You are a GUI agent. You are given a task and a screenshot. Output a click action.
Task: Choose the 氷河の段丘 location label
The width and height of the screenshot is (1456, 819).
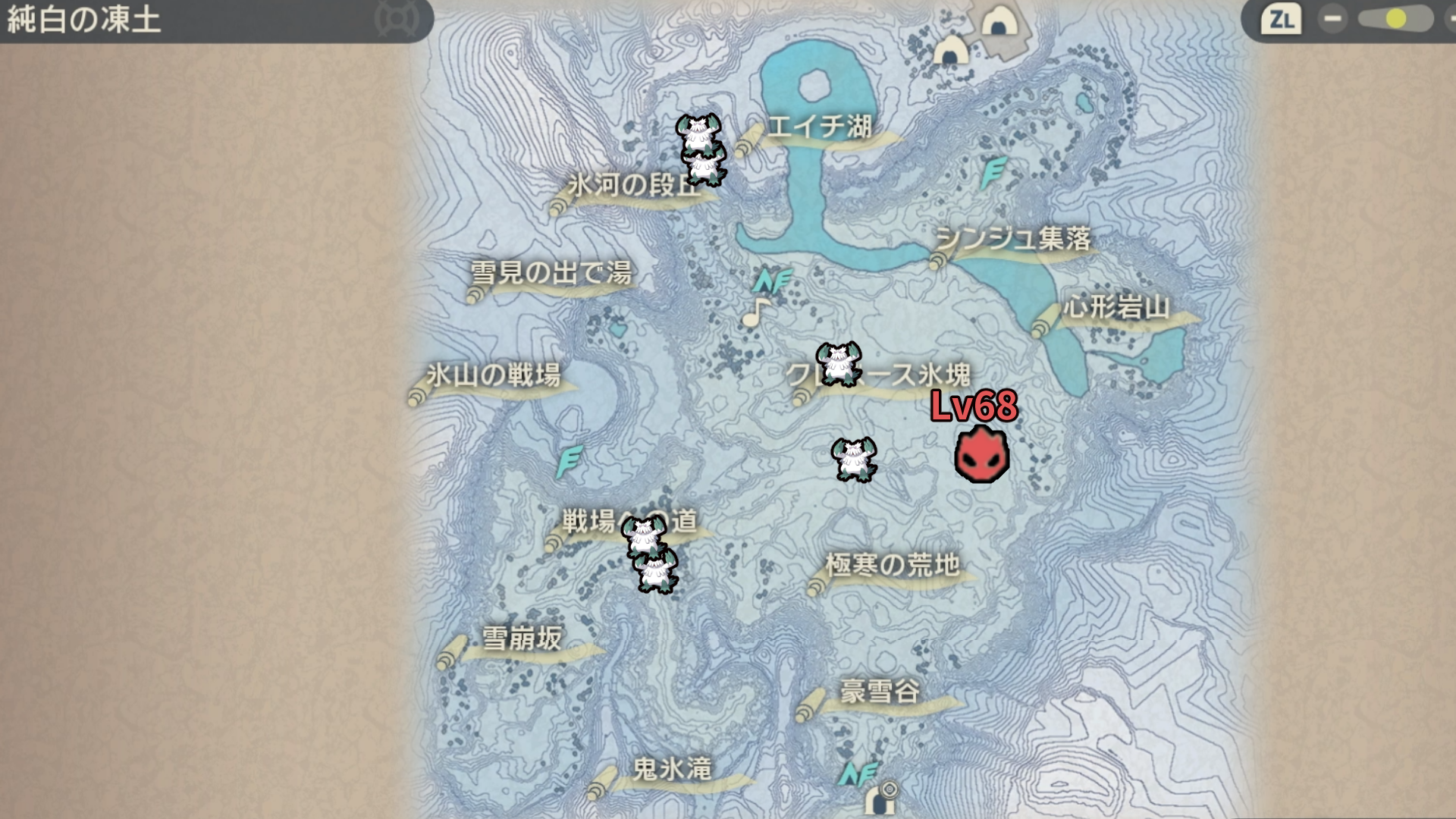coord(634,185)
